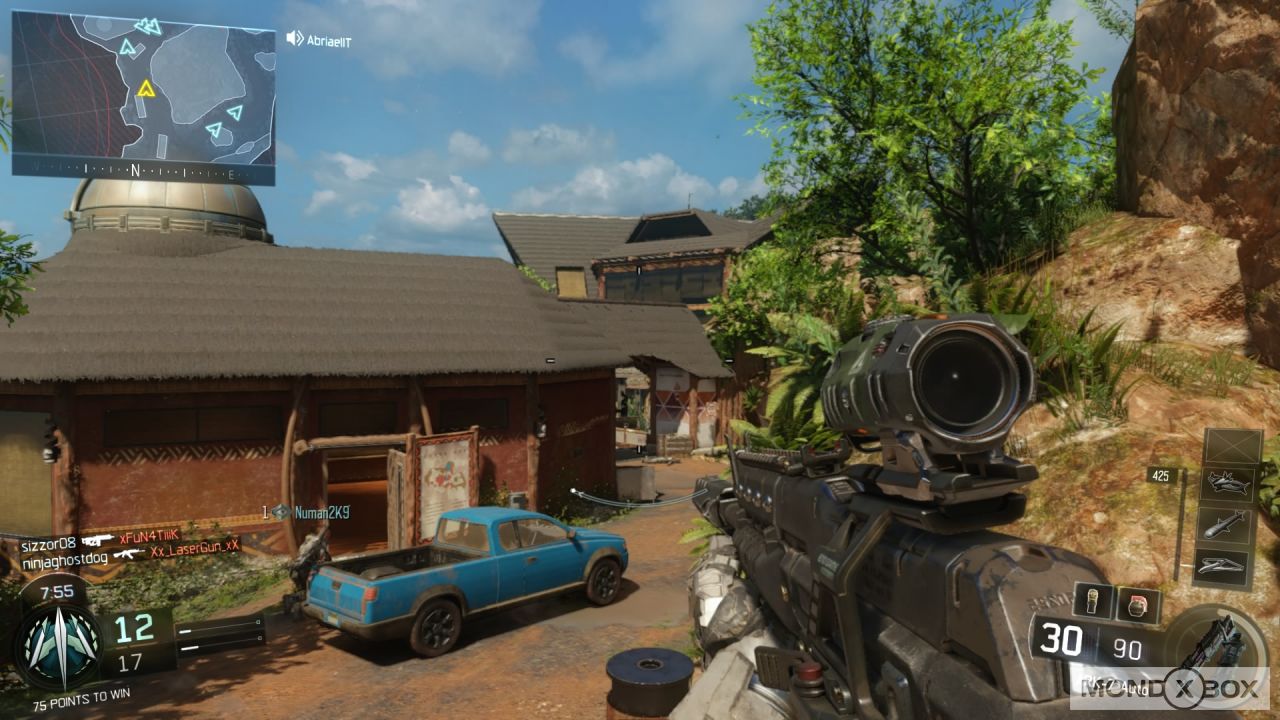Viewport: 1280px width, 720px height.
Task: Click the MondoXbox watermark logo
Action: pos(1168,689)
